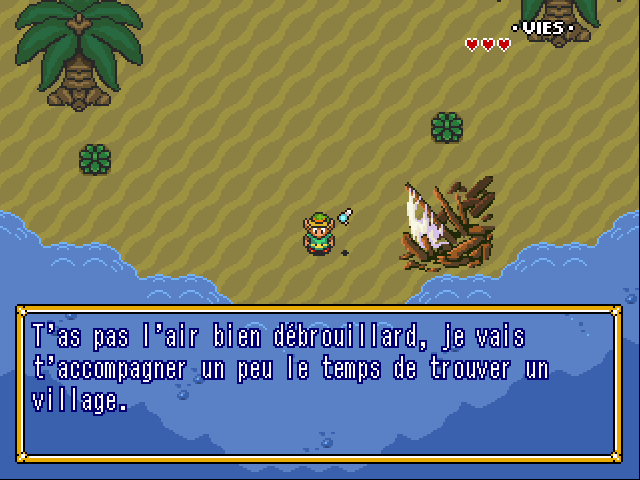Click the blue dialogue text box
This screenshot has height=480, width=640.
coord(319,383)
